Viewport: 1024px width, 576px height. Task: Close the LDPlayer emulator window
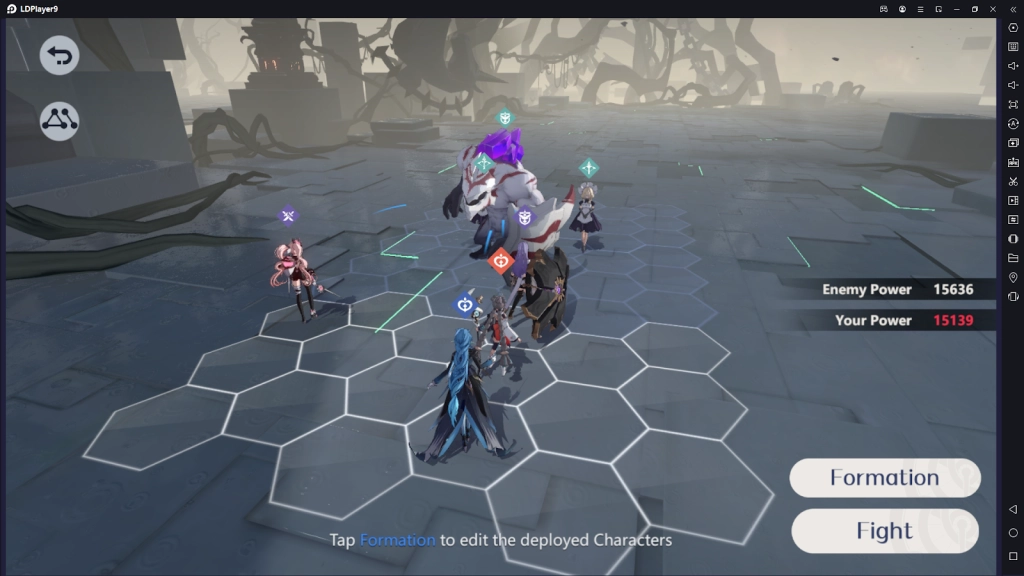point(993,9)
